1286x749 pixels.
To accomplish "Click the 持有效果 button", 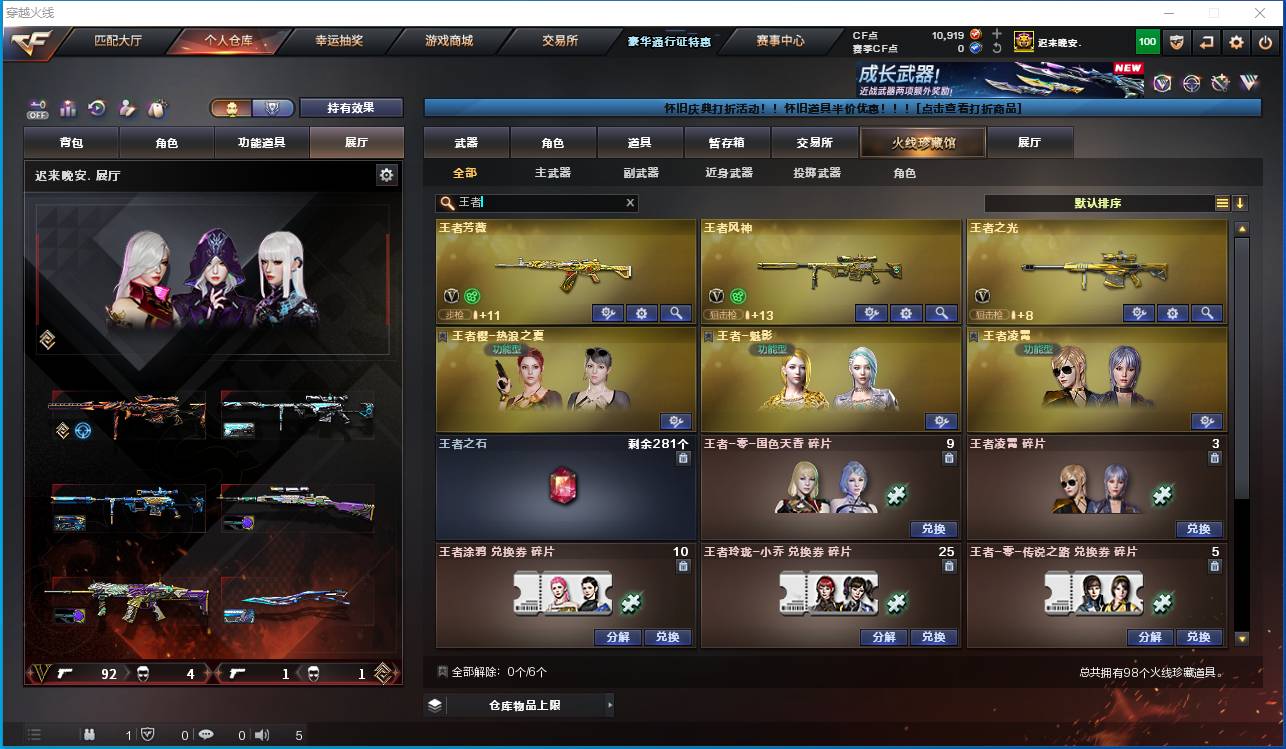I will coord(351,106).
